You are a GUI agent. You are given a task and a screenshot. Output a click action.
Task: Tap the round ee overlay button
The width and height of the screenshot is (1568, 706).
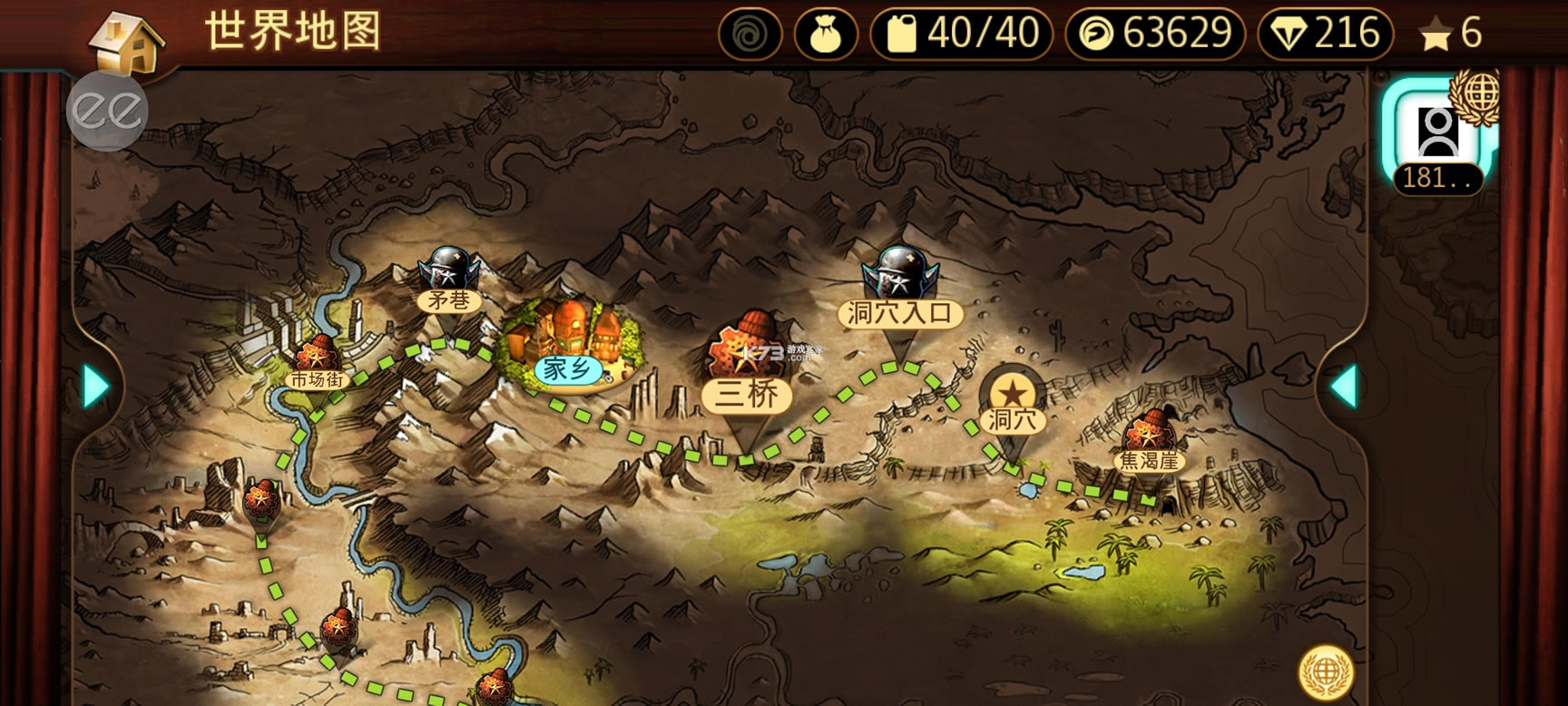click(x=107, y=110)
